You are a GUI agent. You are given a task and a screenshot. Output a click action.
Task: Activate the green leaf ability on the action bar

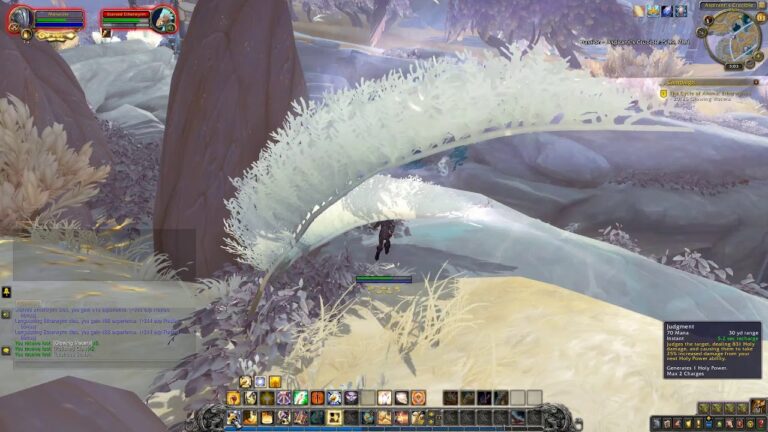(x=299, y=398)
